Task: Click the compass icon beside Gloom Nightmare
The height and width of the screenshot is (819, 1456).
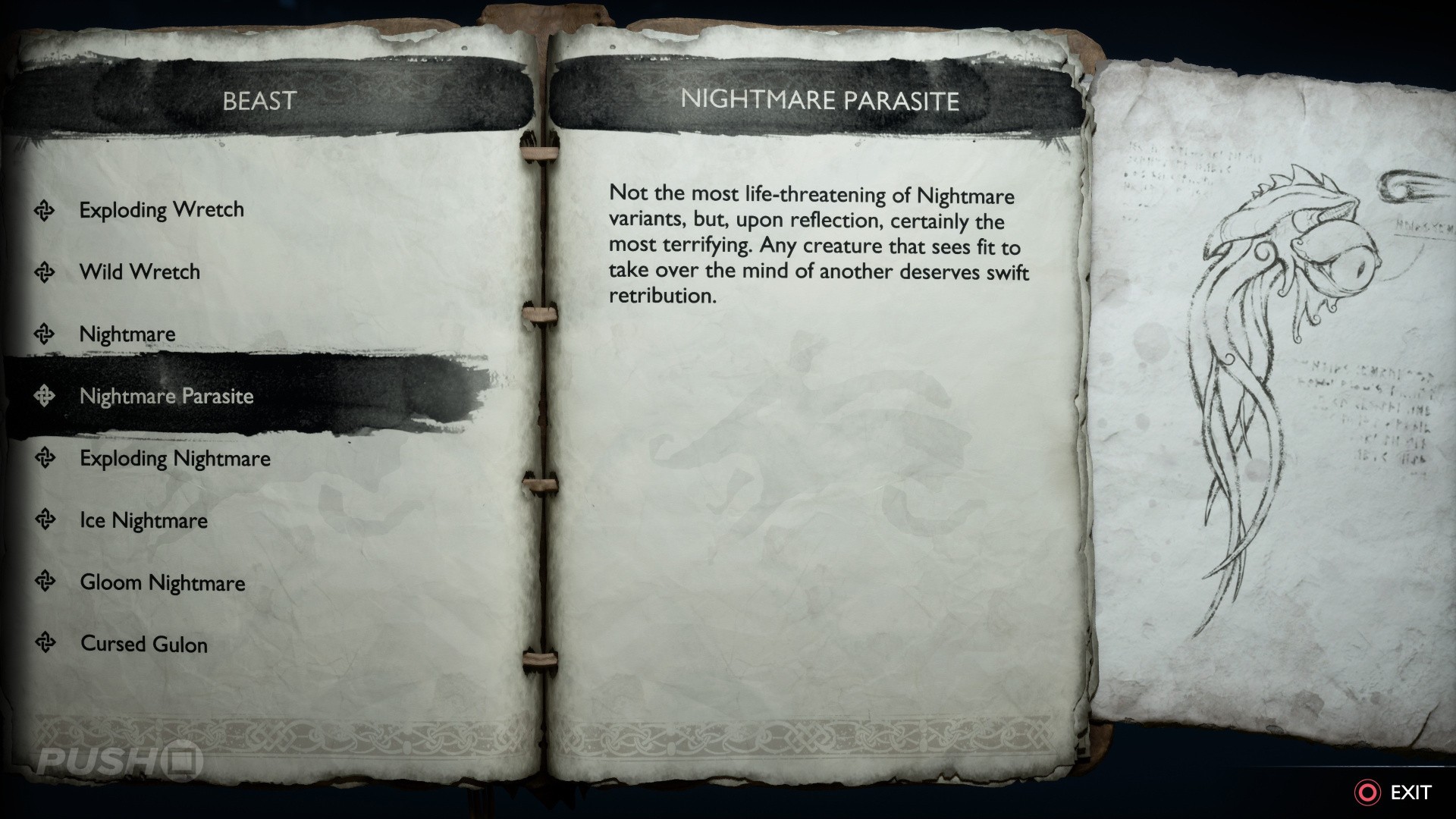Action: (x=45, y=582)
